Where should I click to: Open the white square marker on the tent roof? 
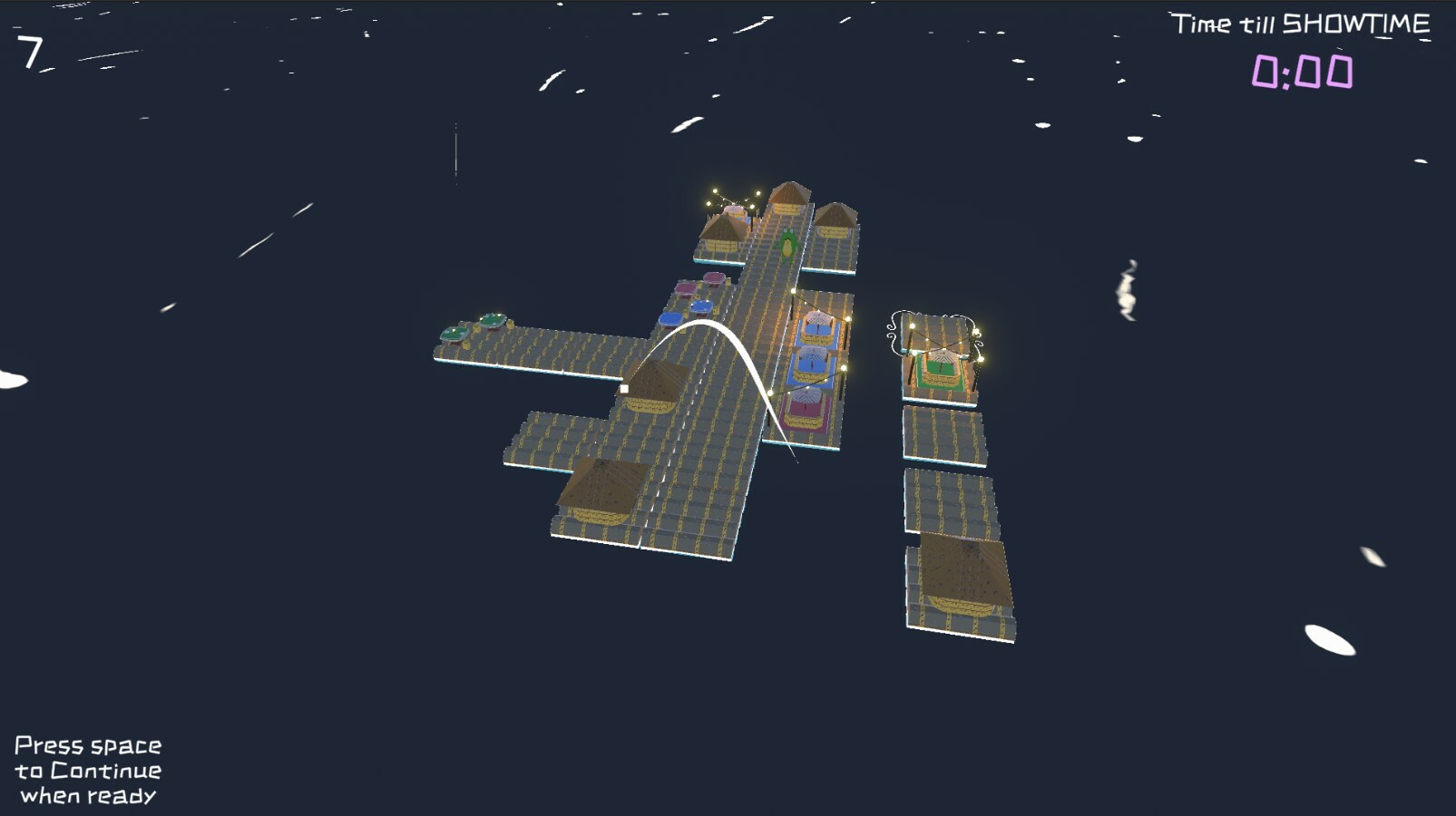(x=624, y=390)
